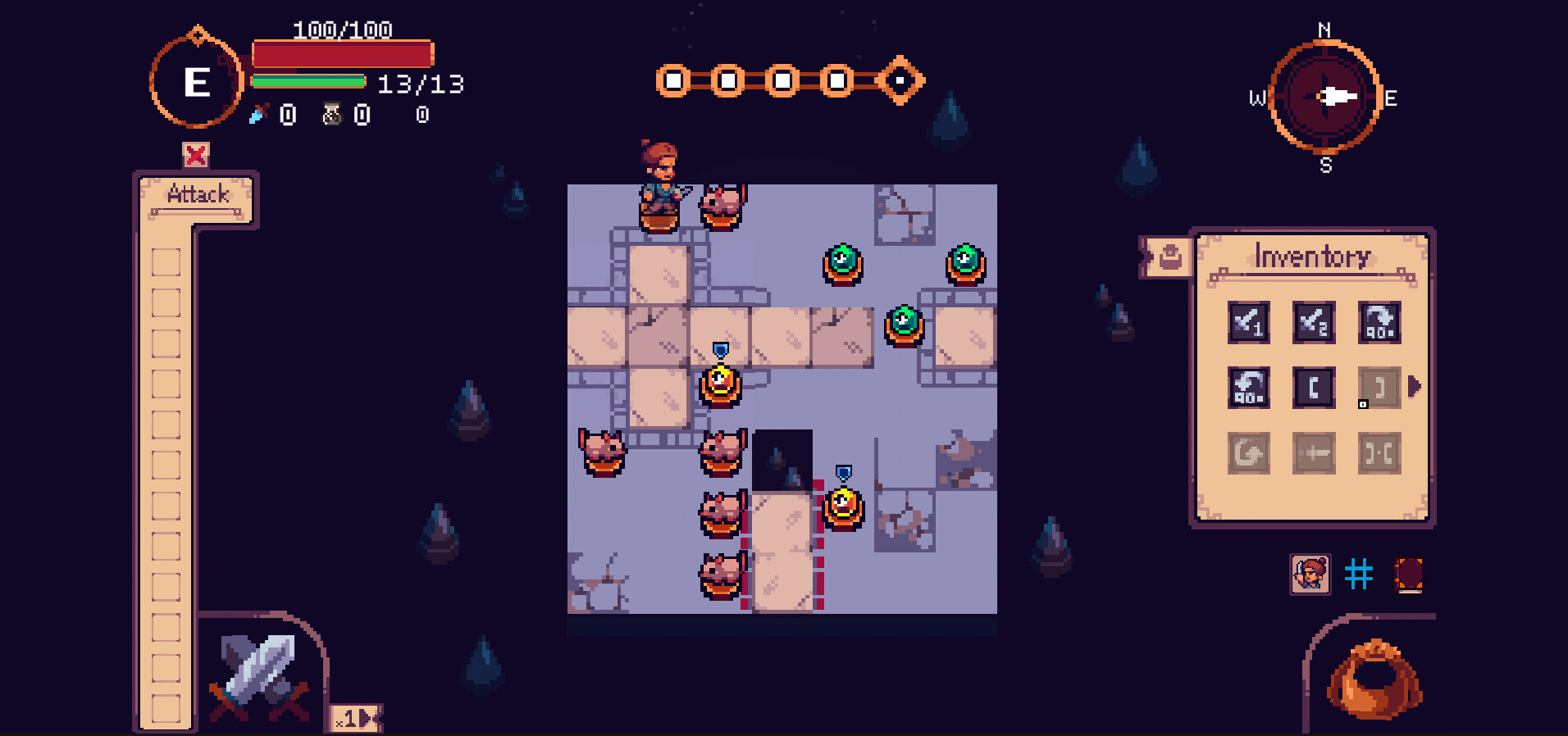Click the red X to close the Attack panel
Screen dimensions: 1568x736
tap(194, 153)
